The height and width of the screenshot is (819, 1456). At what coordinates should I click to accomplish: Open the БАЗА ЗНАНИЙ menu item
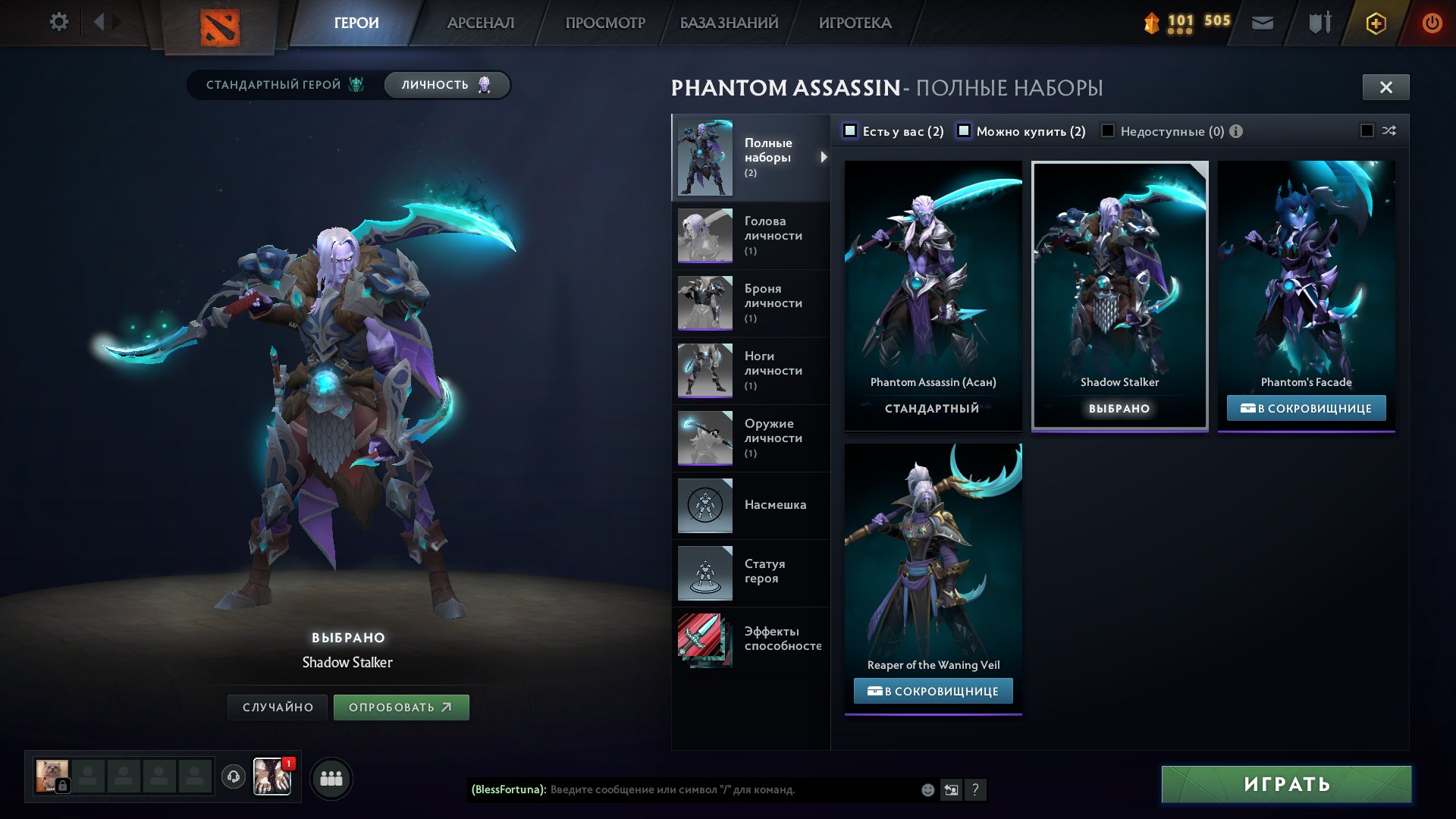728,23
